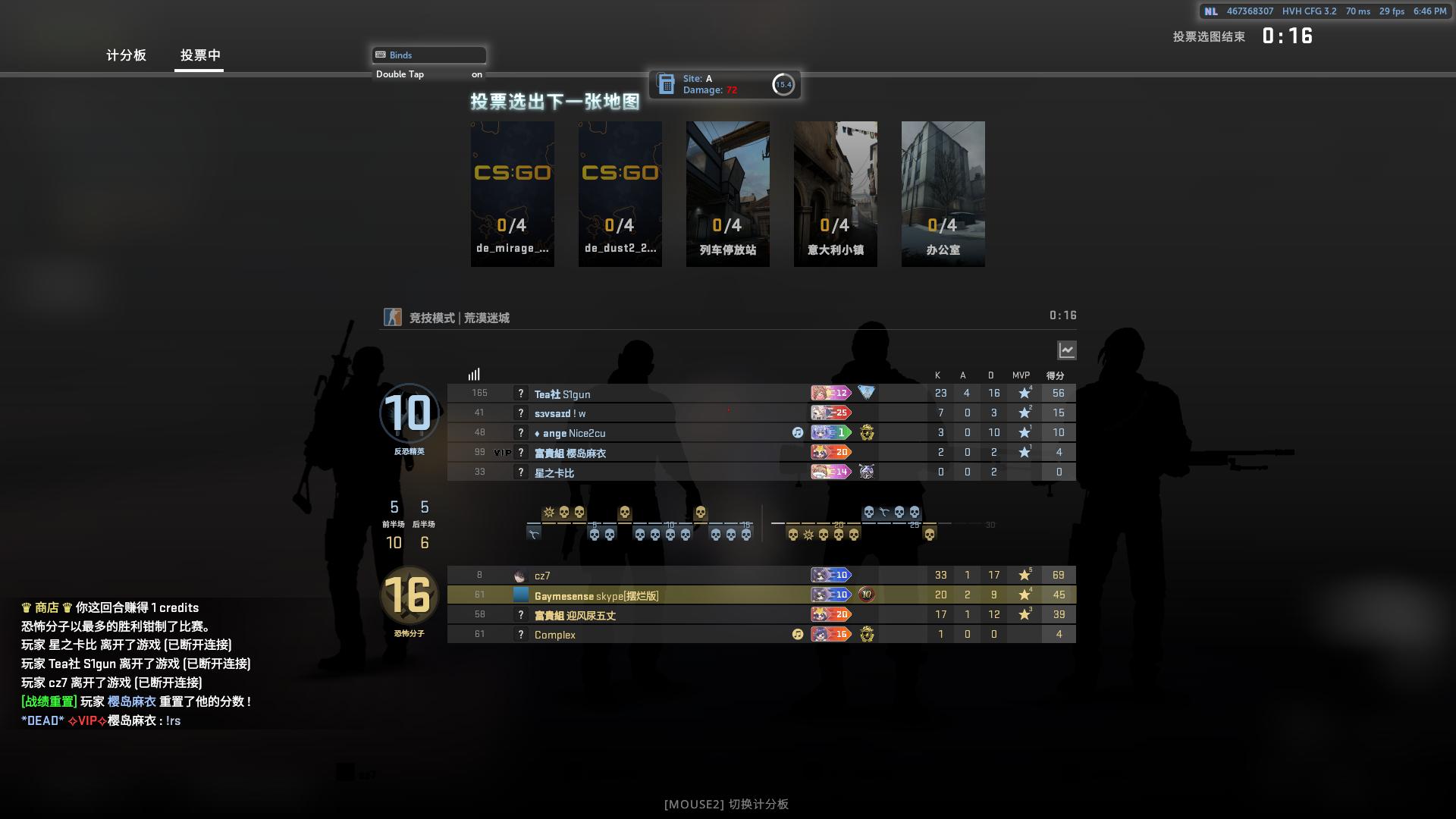Image resolution: width=1456 pixels, height=819 pixels.
Task: Vote for the de_mirage map card
Action: (513, 193)
